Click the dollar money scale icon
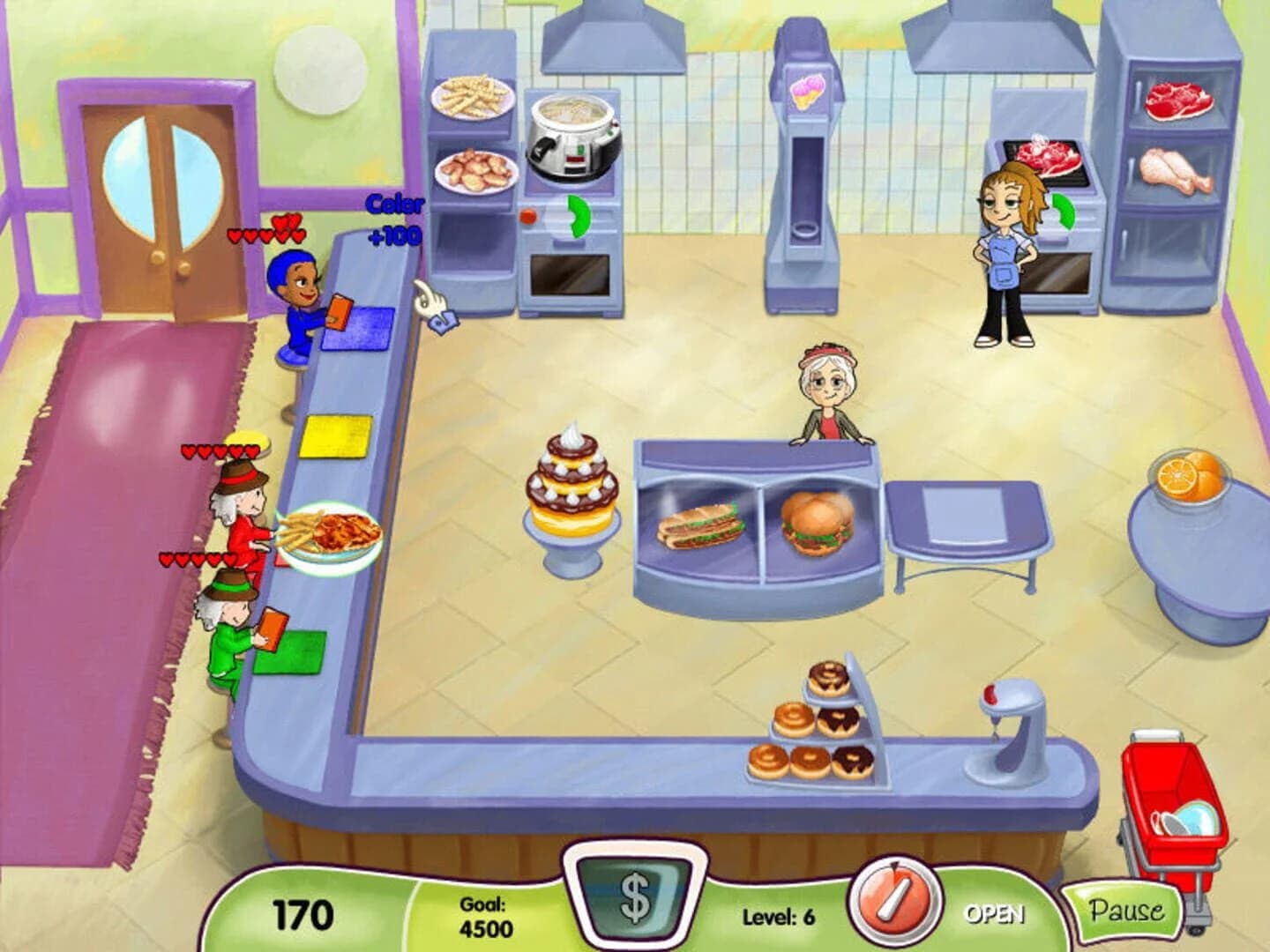Image resolution: width=1270 pixels, height=952 pixels. coord(635,901)
